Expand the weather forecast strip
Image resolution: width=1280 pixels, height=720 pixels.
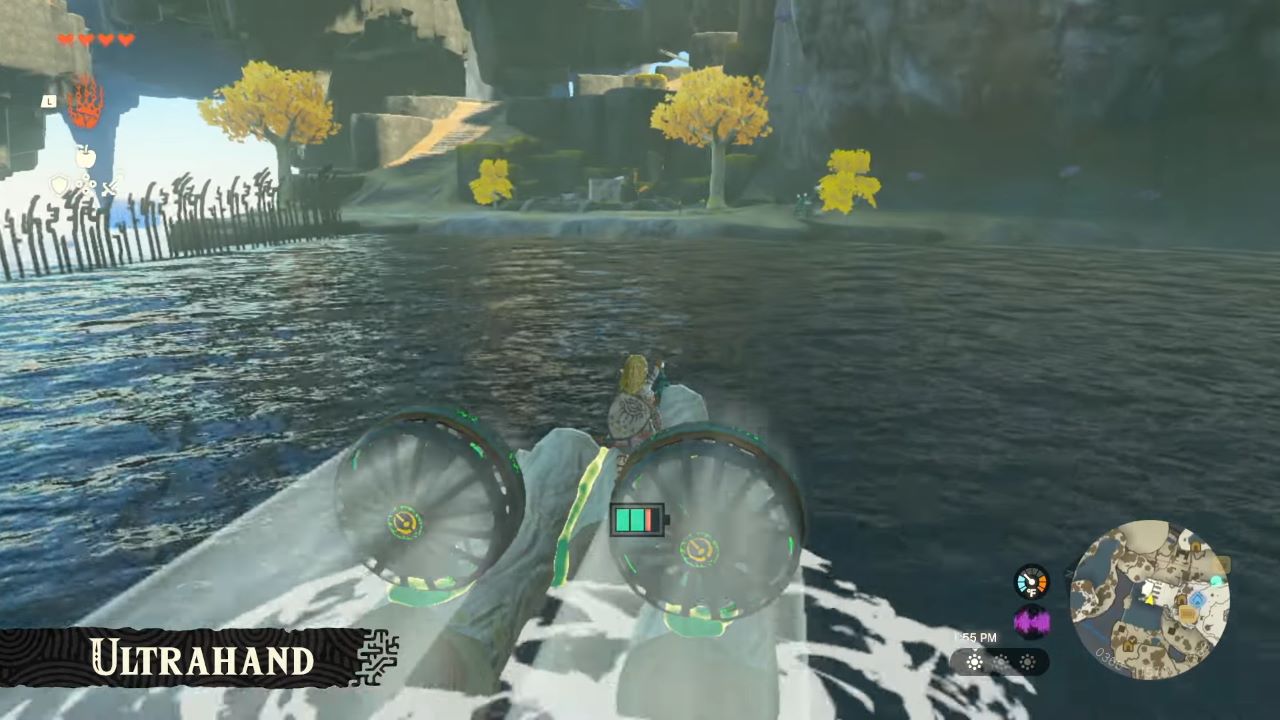point(1000,661)
